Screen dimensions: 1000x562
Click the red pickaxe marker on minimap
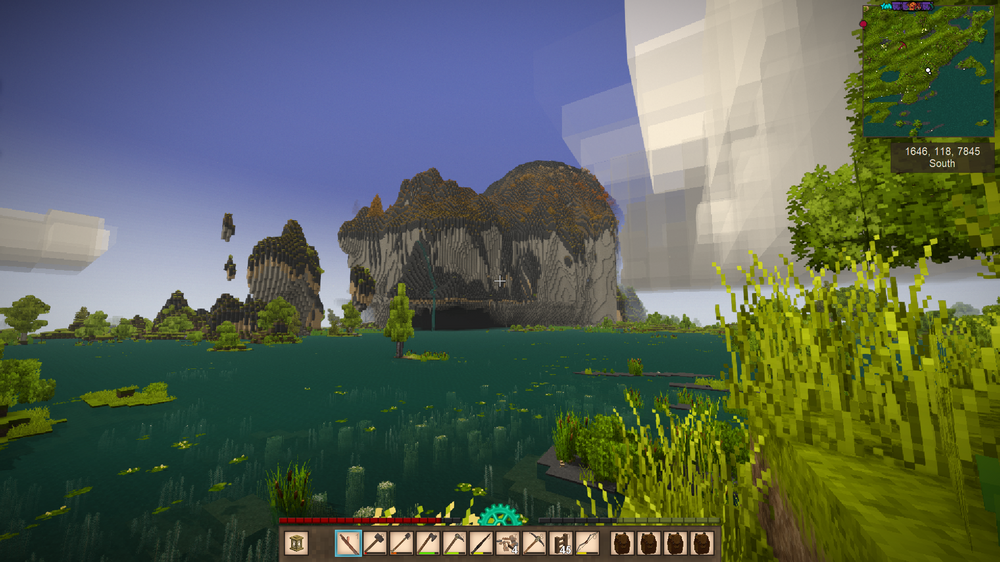902,45
